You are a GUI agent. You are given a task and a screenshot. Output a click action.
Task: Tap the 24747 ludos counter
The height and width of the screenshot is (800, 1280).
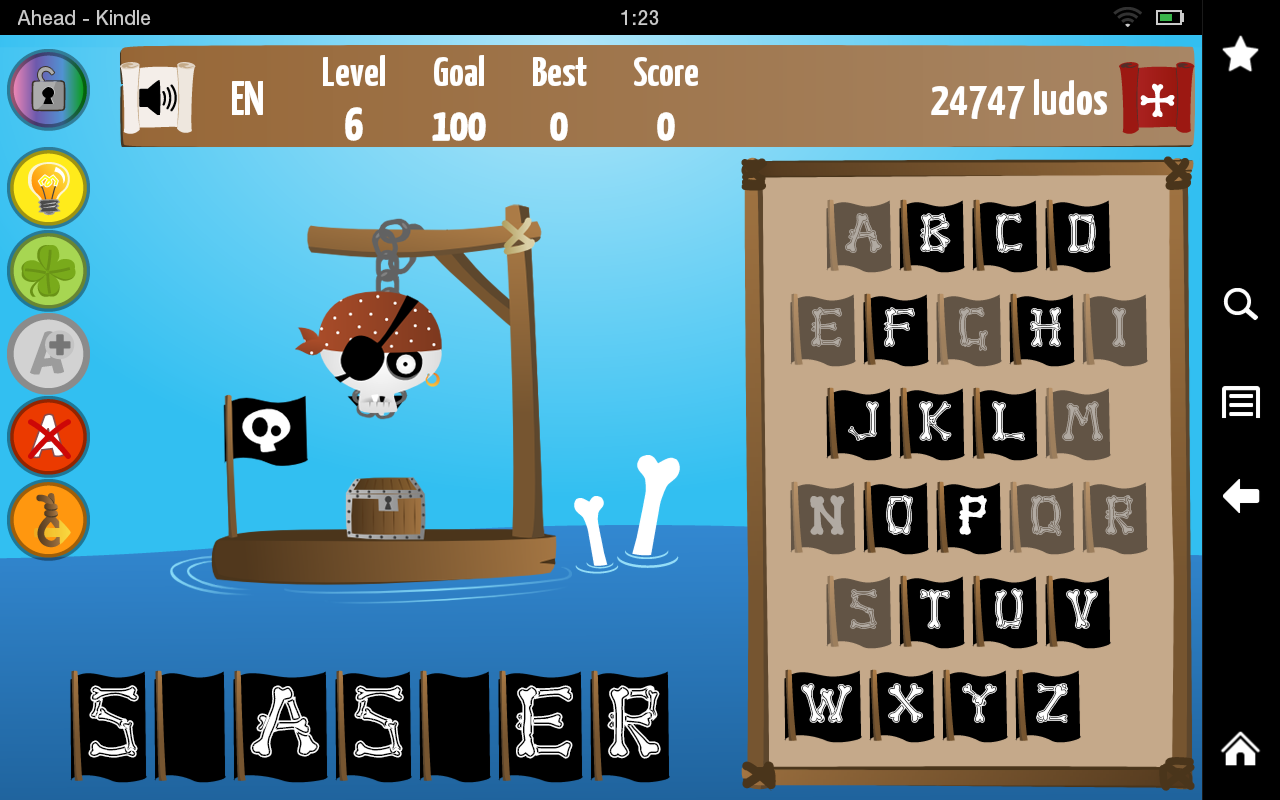click(x=1019, y=98)
